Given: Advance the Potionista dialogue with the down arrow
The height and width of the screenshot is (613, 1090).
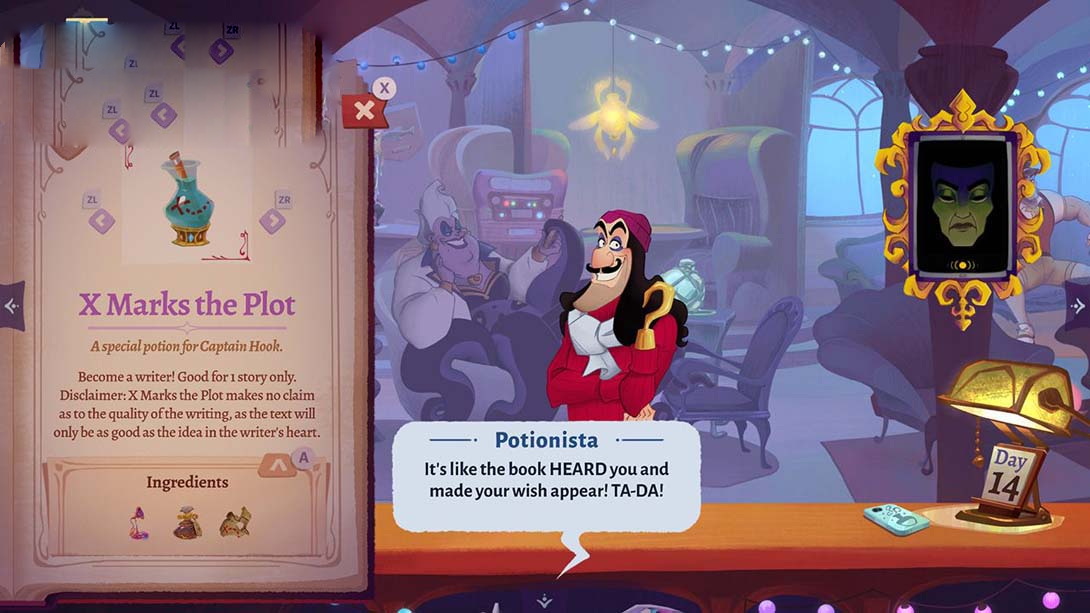Looking at the screenshot, I should click(x=544, y=600).
